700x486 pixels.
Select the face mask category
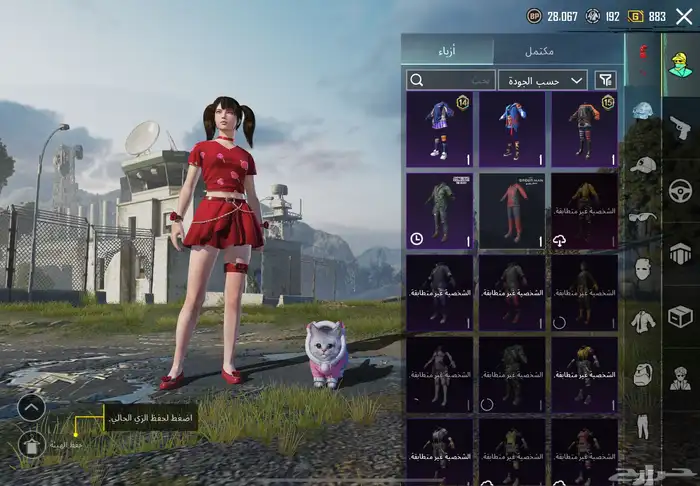[642, 268]
